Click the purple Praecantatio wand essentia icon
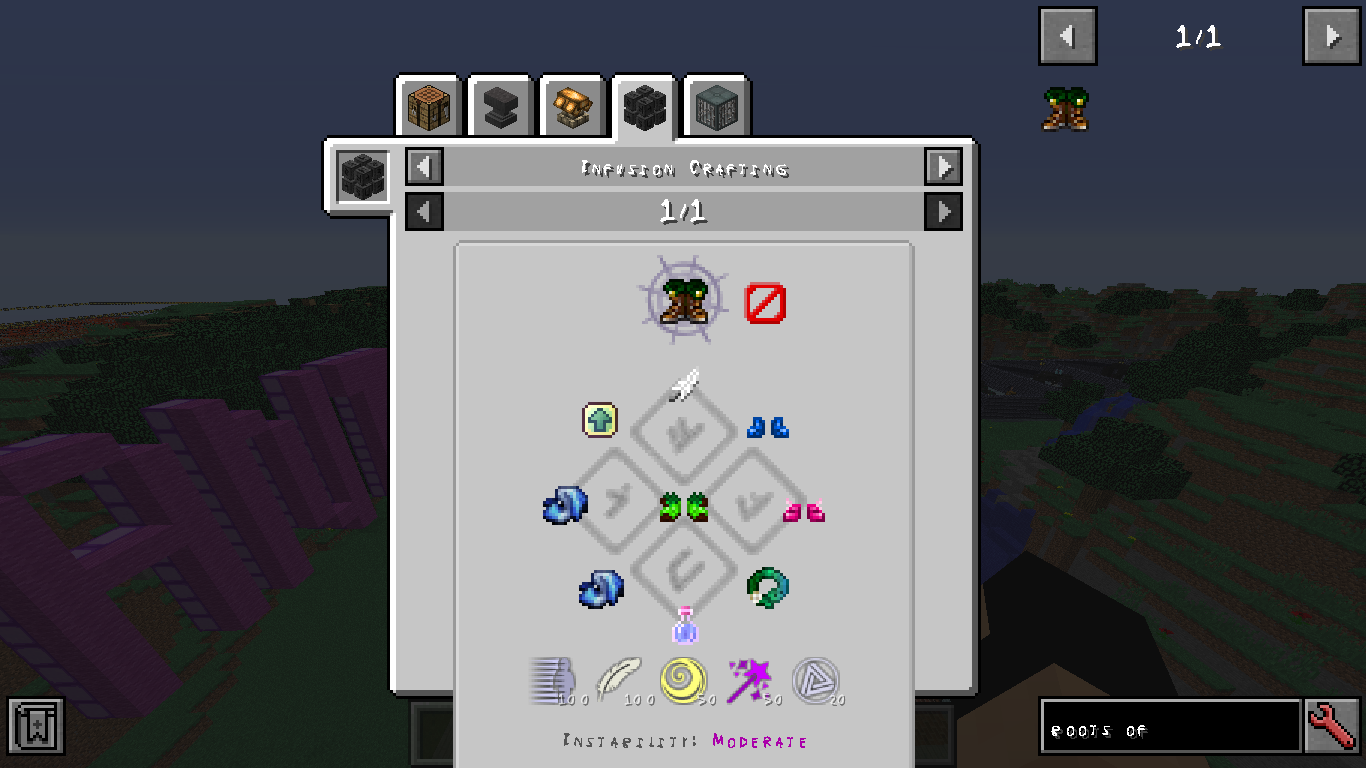The image size is (1366, 768). click(x=750, y=680)
